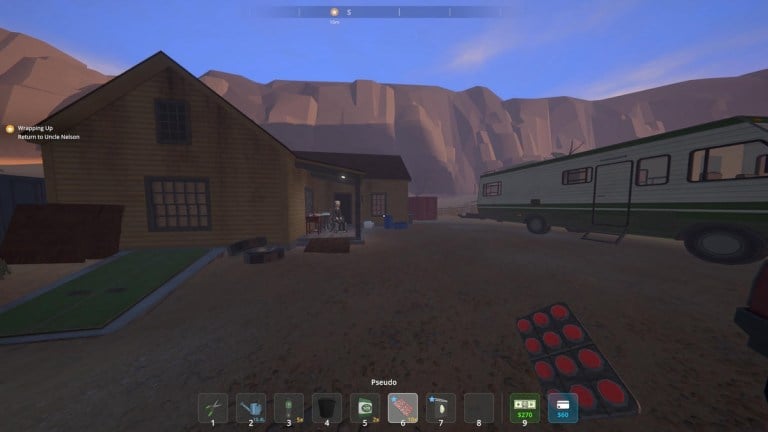Select the black plant pot slot
Image resolution: width=768 pixels, height=432 pixels.
pos(327,407)
